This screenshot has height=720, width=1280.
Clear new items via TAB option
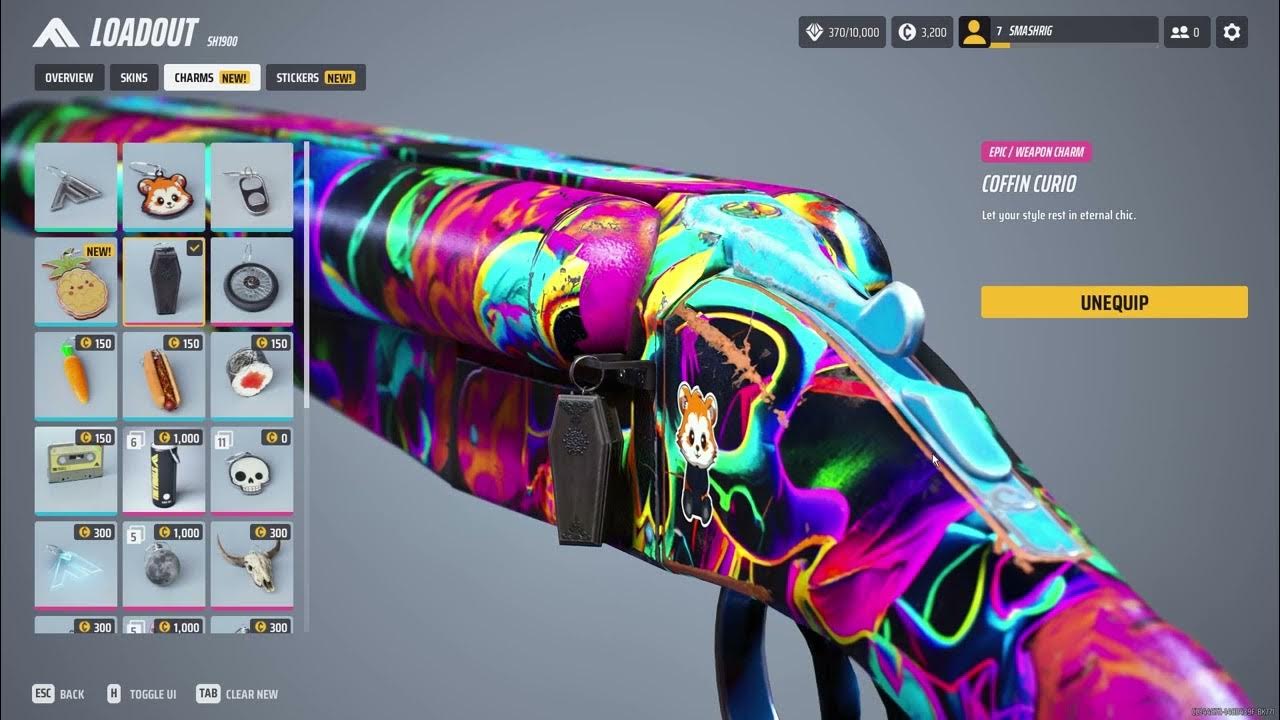(x=236, y=693)
